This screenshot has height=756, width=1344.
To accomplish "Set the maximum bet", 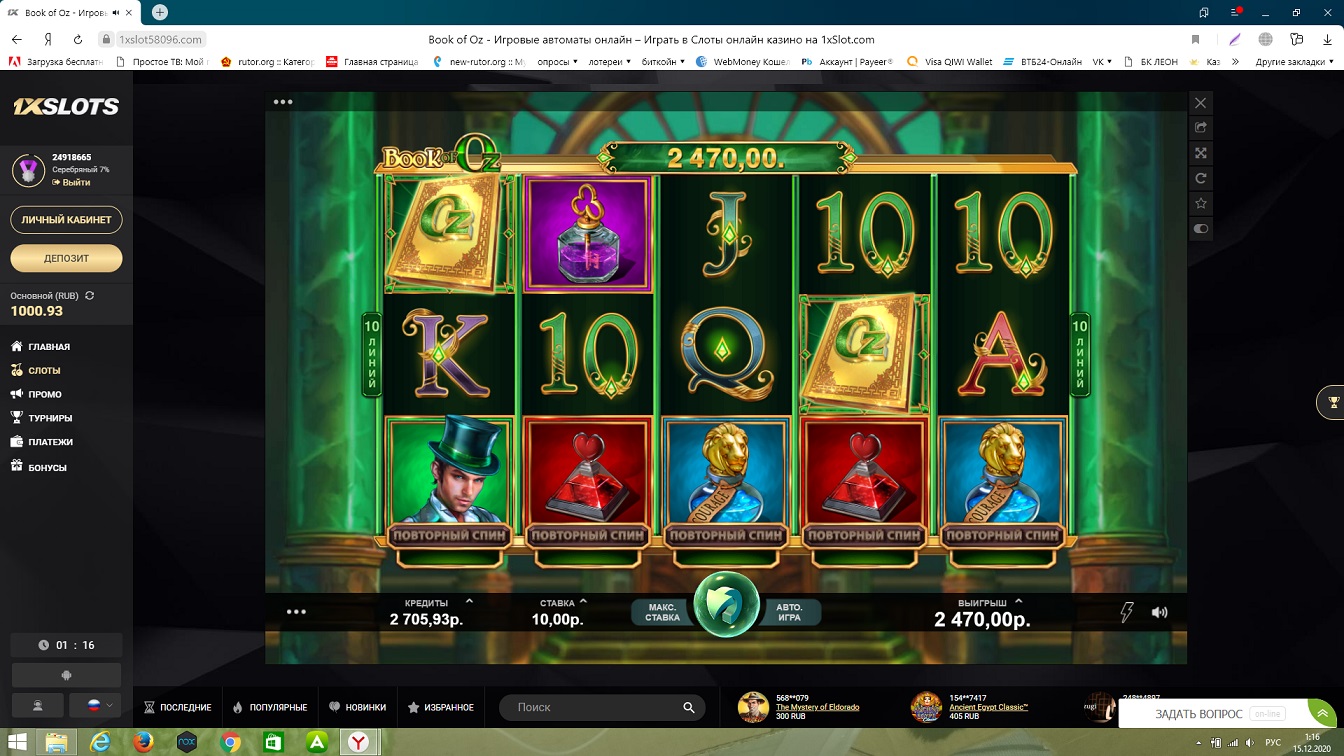I will [x=663, y=612].
